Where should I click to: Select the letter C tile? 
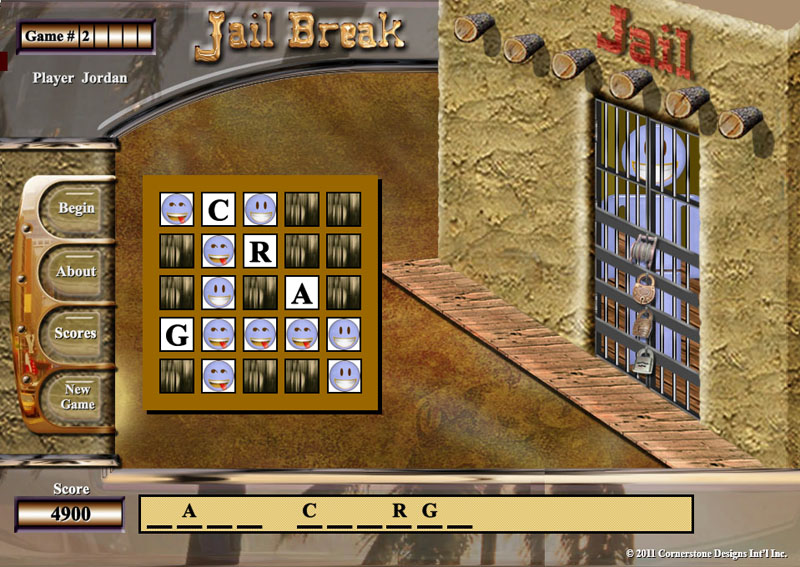coord(218,209)
